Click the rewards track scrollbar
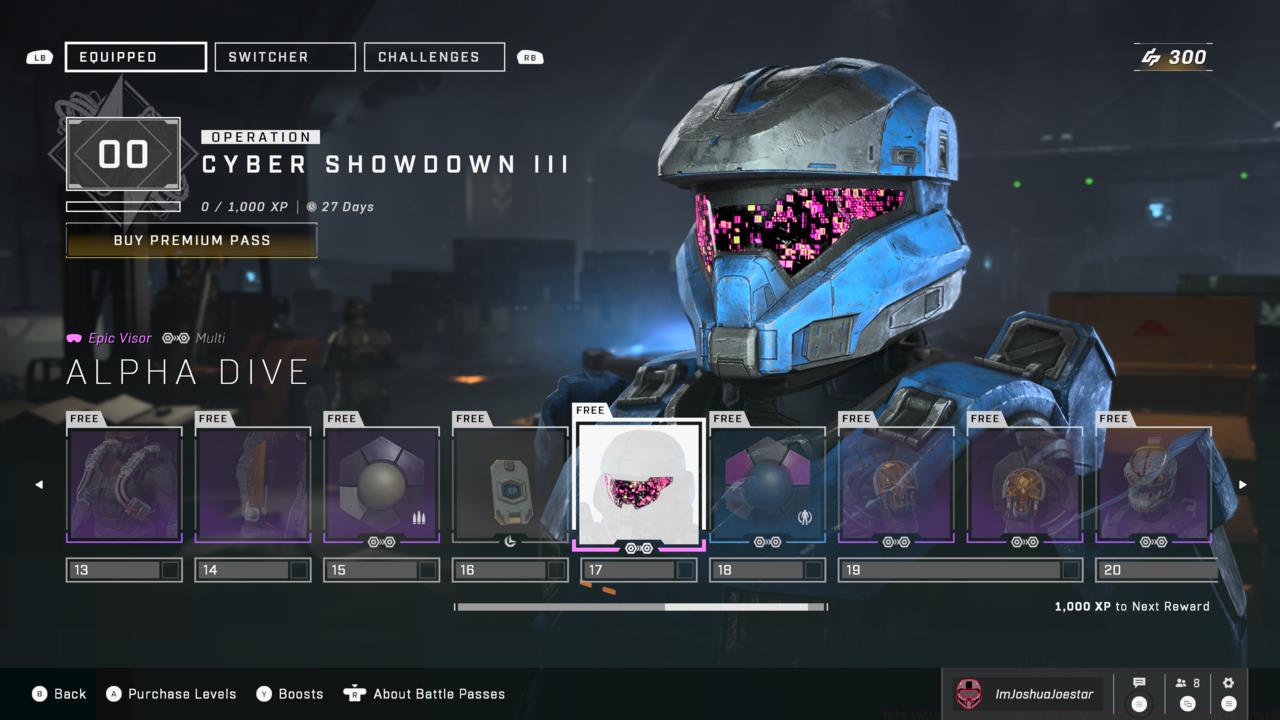Image resolution: width=1280 pixels, height=720 pixels. click(640, 607)
